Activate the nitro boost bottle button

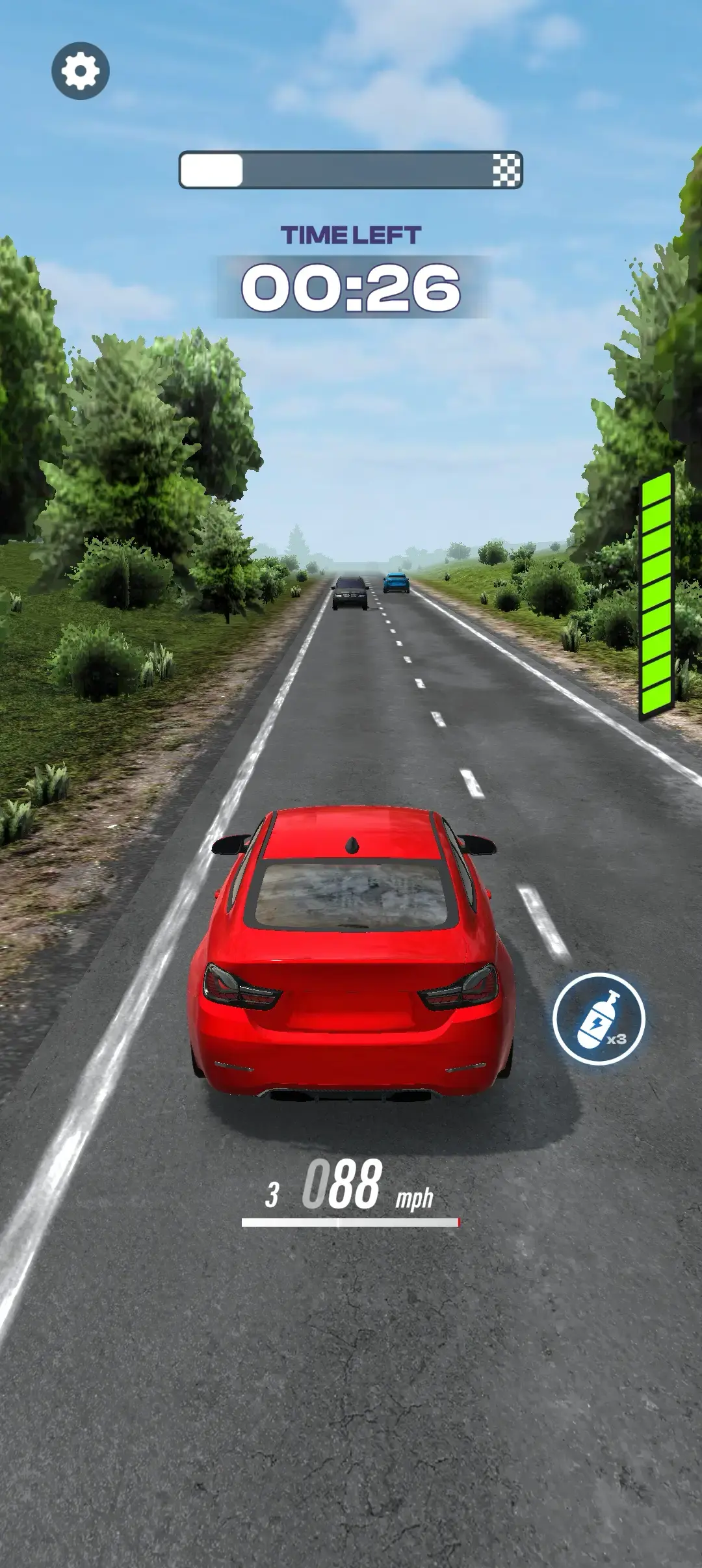(x=599, y=1018)
